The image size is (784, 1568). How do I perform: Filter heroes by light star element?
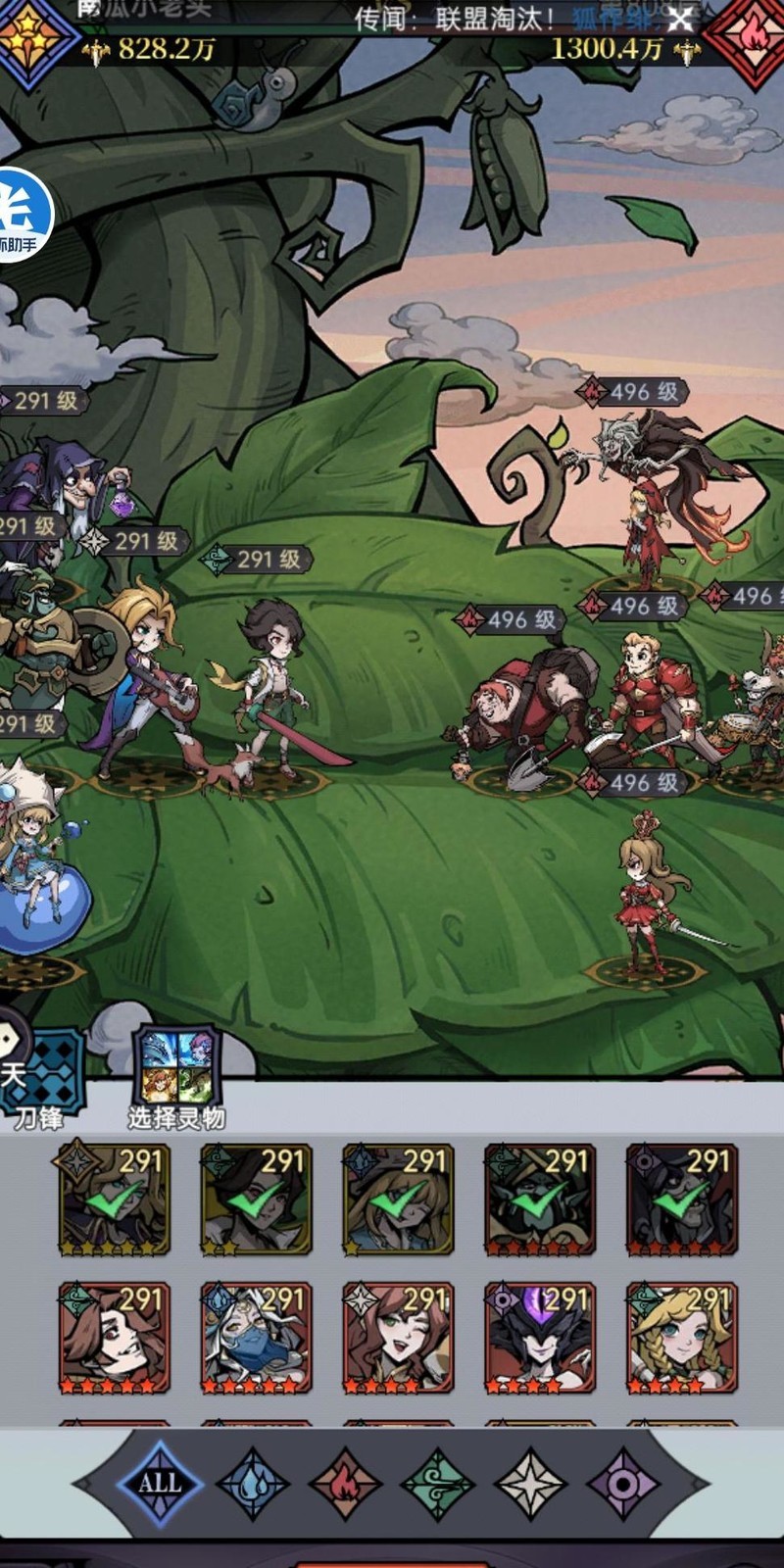click(530, 1483)
